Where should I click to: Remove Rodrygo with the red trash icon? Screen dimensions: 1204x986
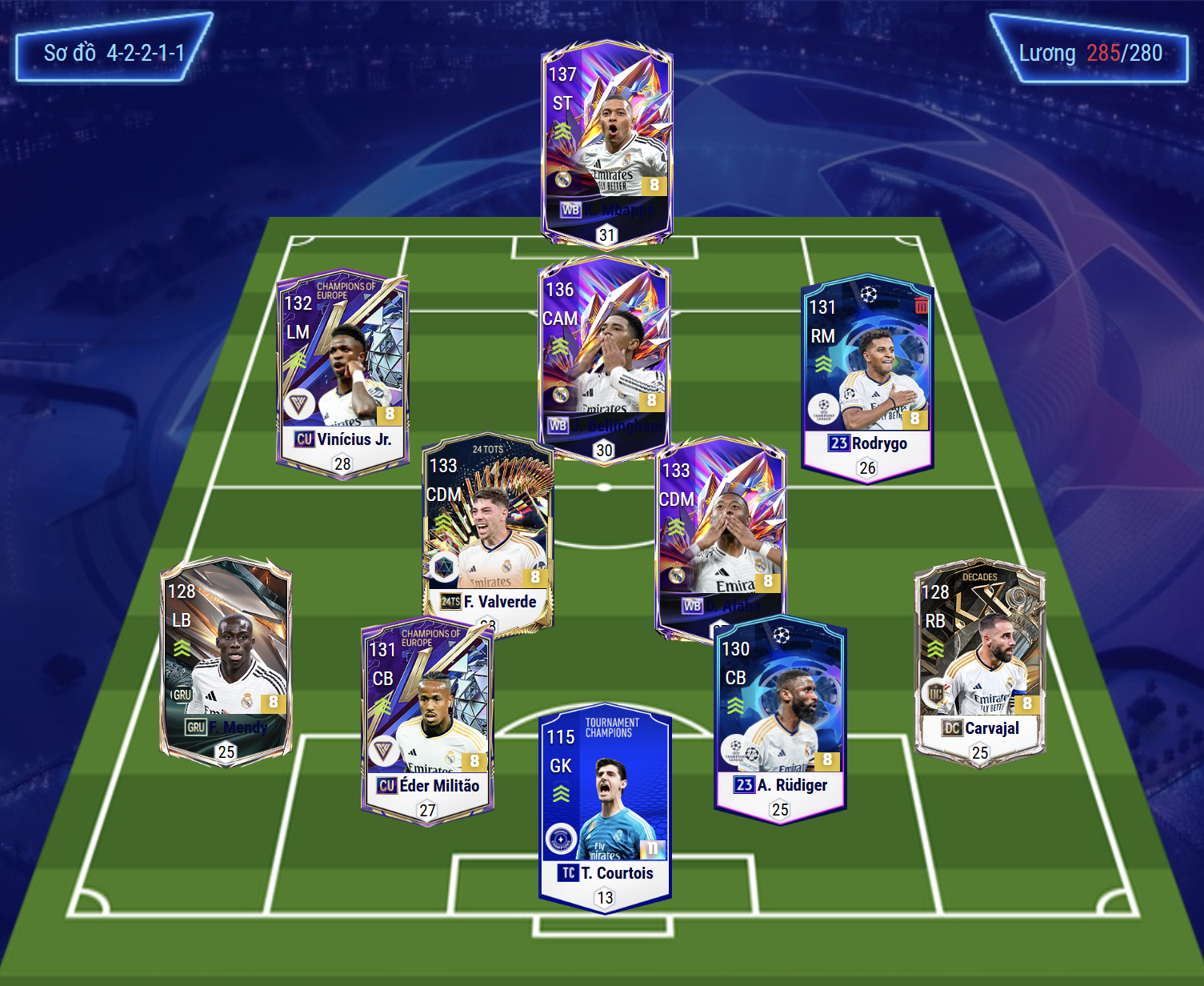(922, 305)
